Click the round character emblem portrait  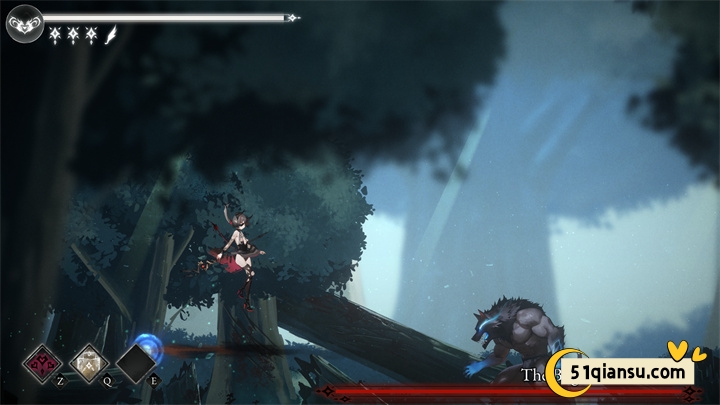23,22
